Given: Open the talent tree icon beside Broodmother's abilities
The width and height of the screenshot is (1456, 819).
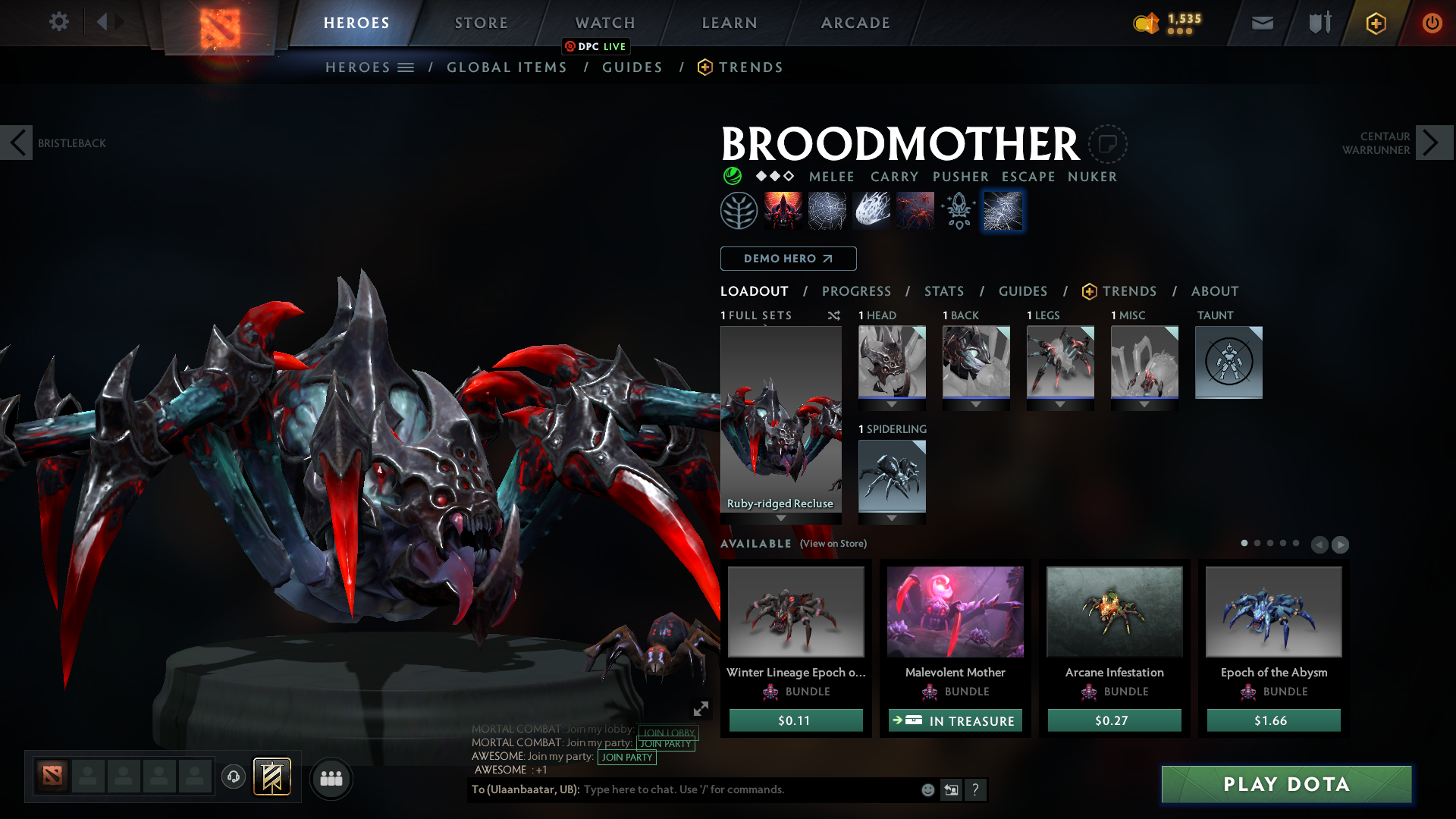Looking at the screenshot, I should coord(738,210).
